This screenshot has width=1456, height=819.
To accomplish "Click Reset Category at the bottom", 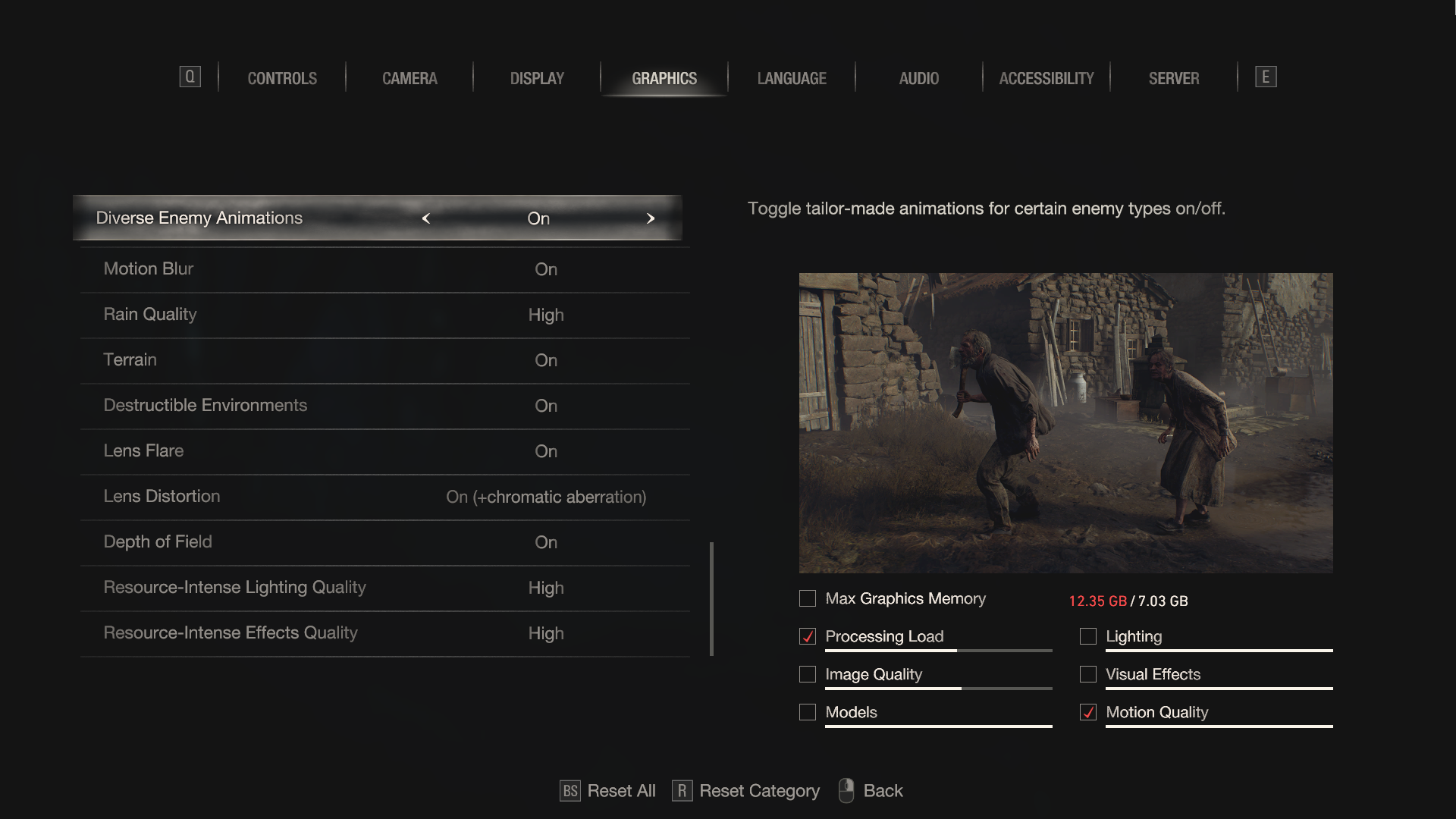I will 746,791.
